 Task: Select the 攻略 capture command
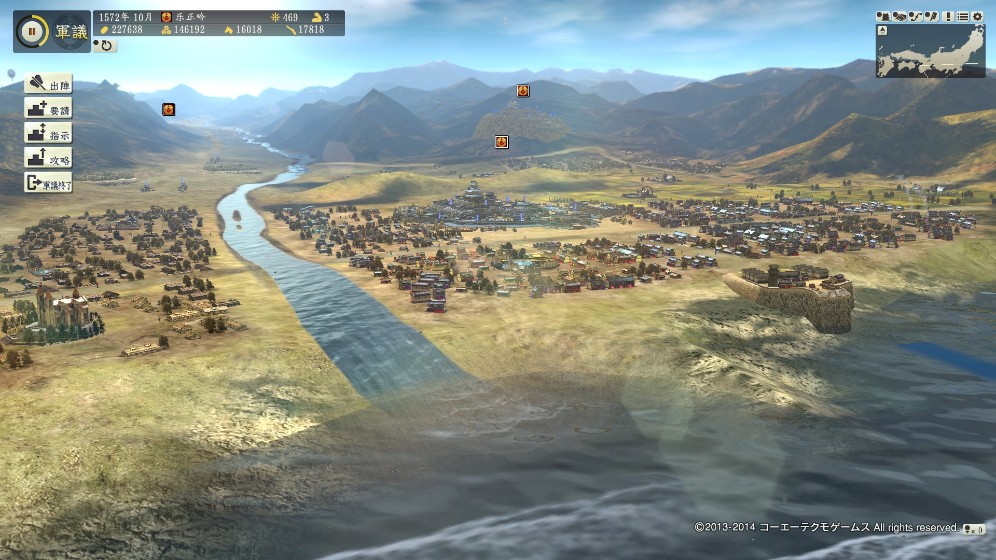click(48, 158)
